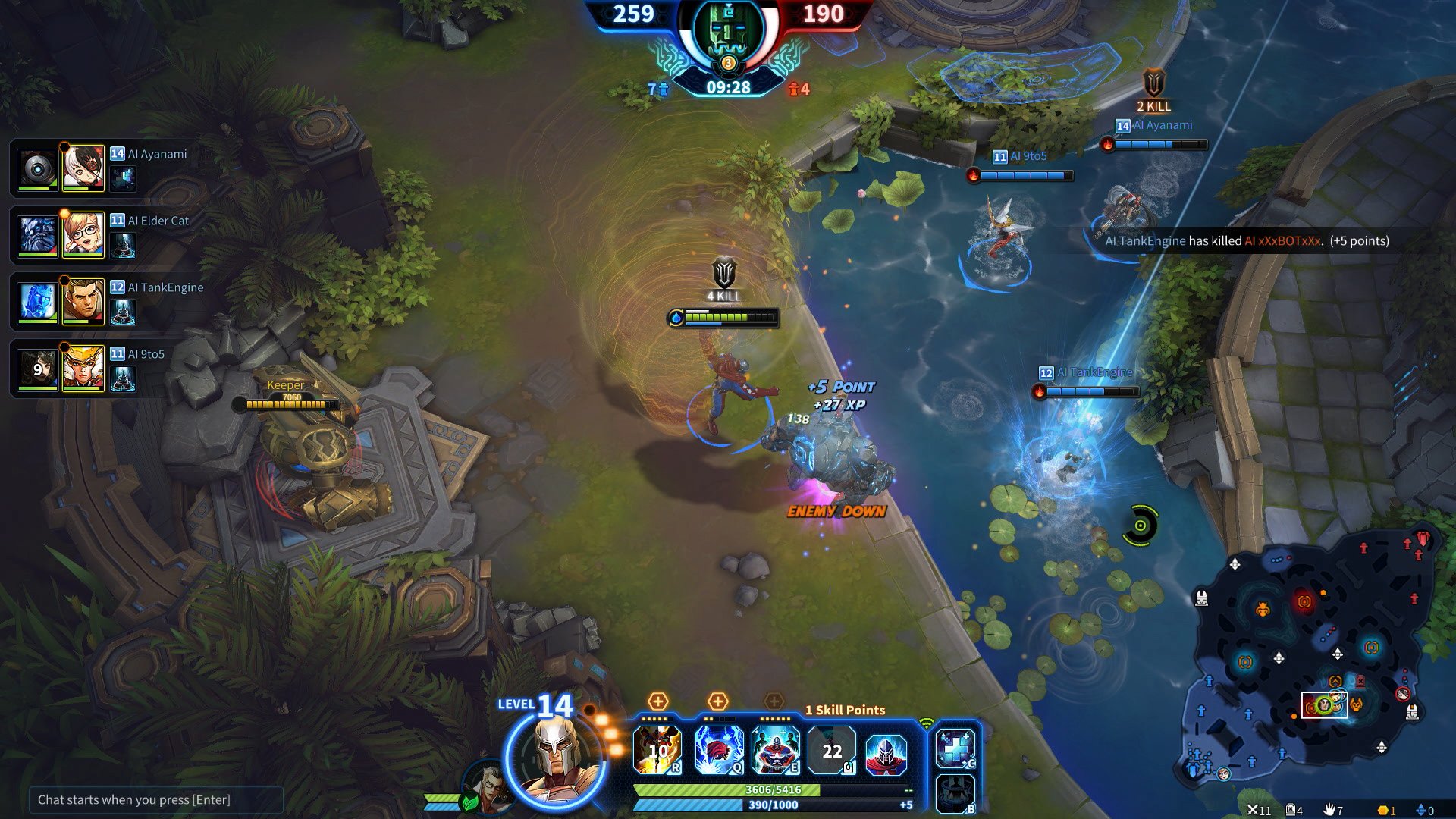Upgrade the Q skill with plus button
Screen dimensions: 1456x819
tap(717, 701)
